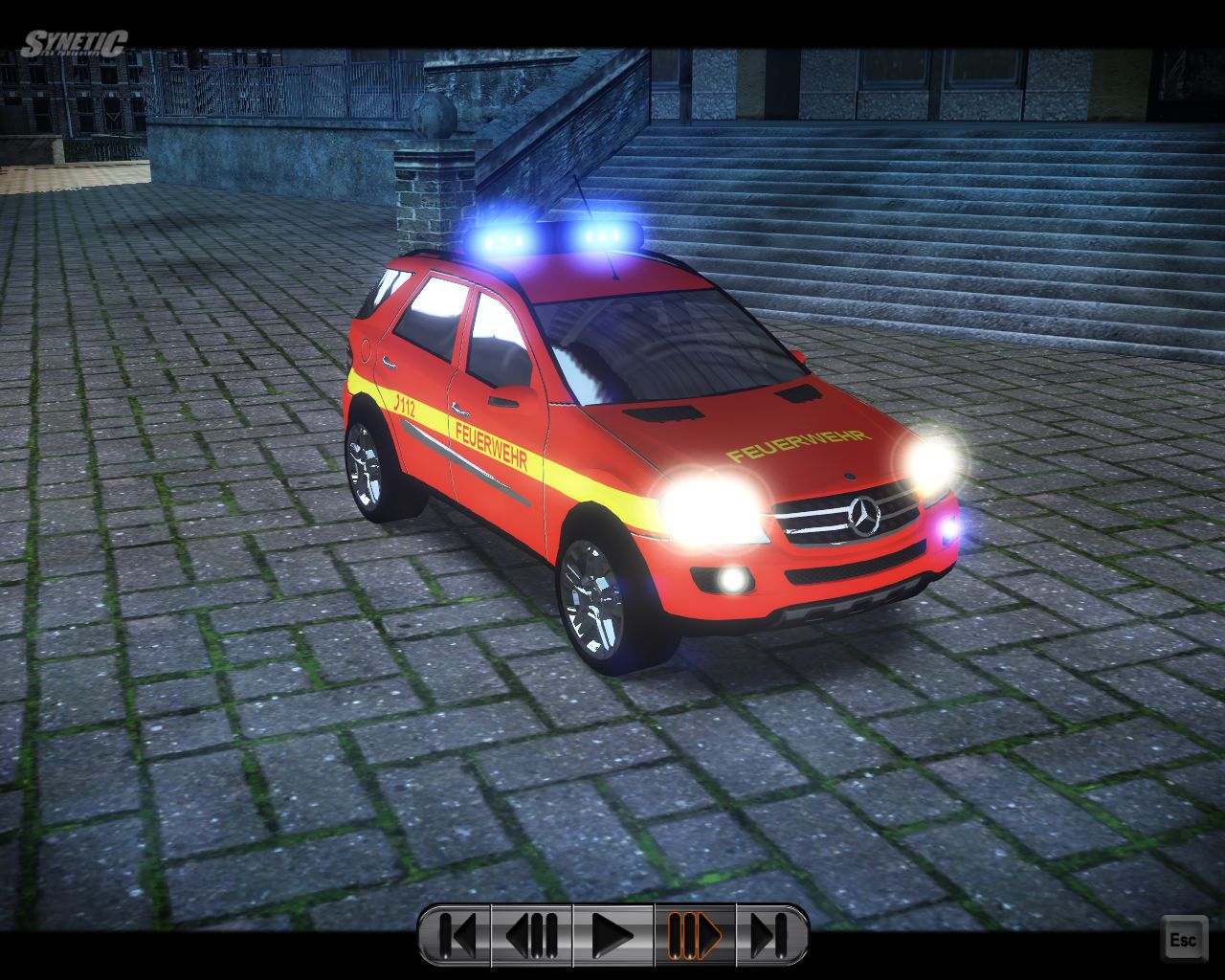Skip to the replay start
Viewport: 1225px width, 980px height.
tap(456, 935)
